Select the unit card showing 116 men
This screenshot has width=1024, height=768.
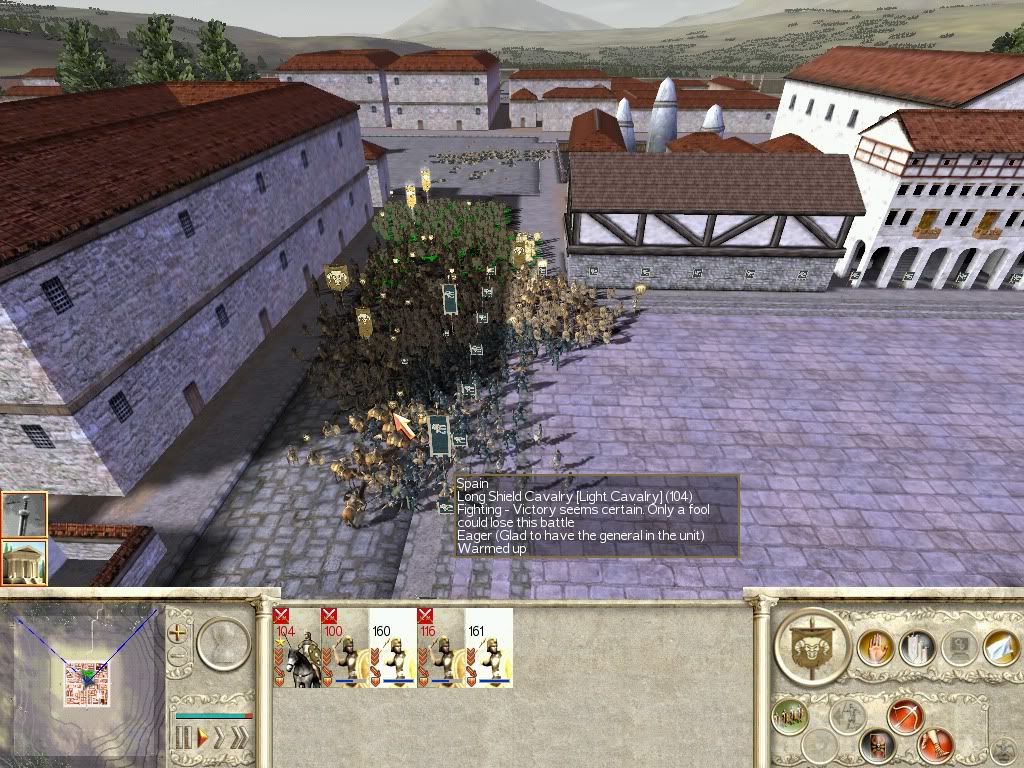(x=440, y=648)
